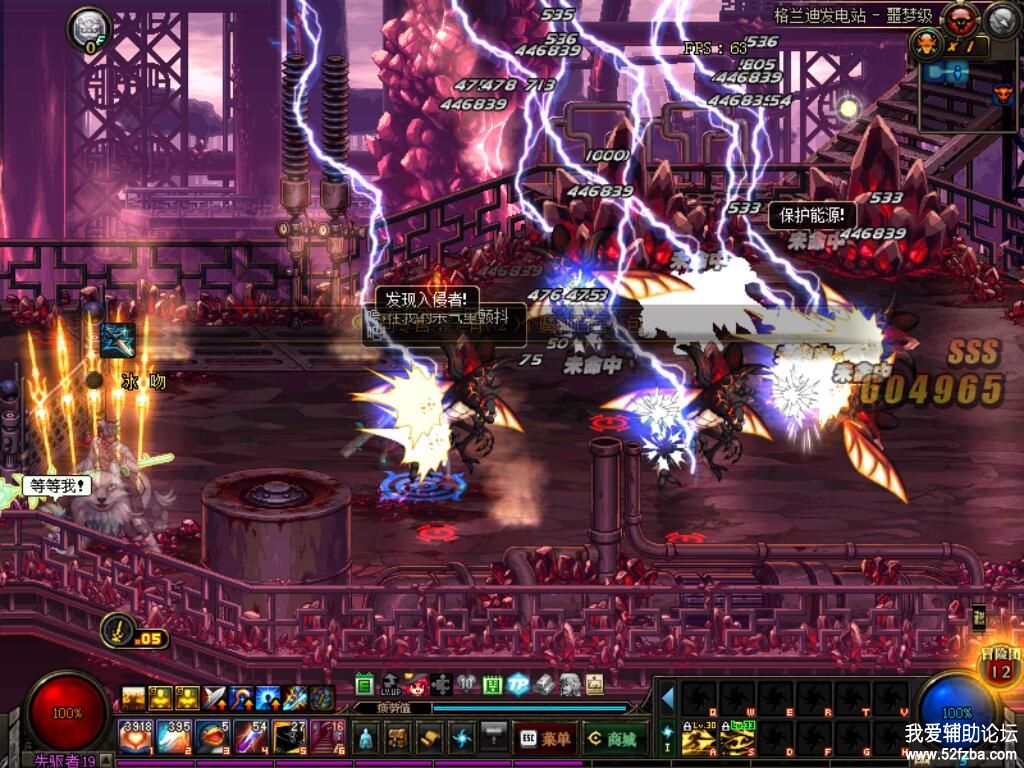Screen dimensions: 1024x768
Task: Open the blue character silhouette info button
Action: [x=367, y=739]
